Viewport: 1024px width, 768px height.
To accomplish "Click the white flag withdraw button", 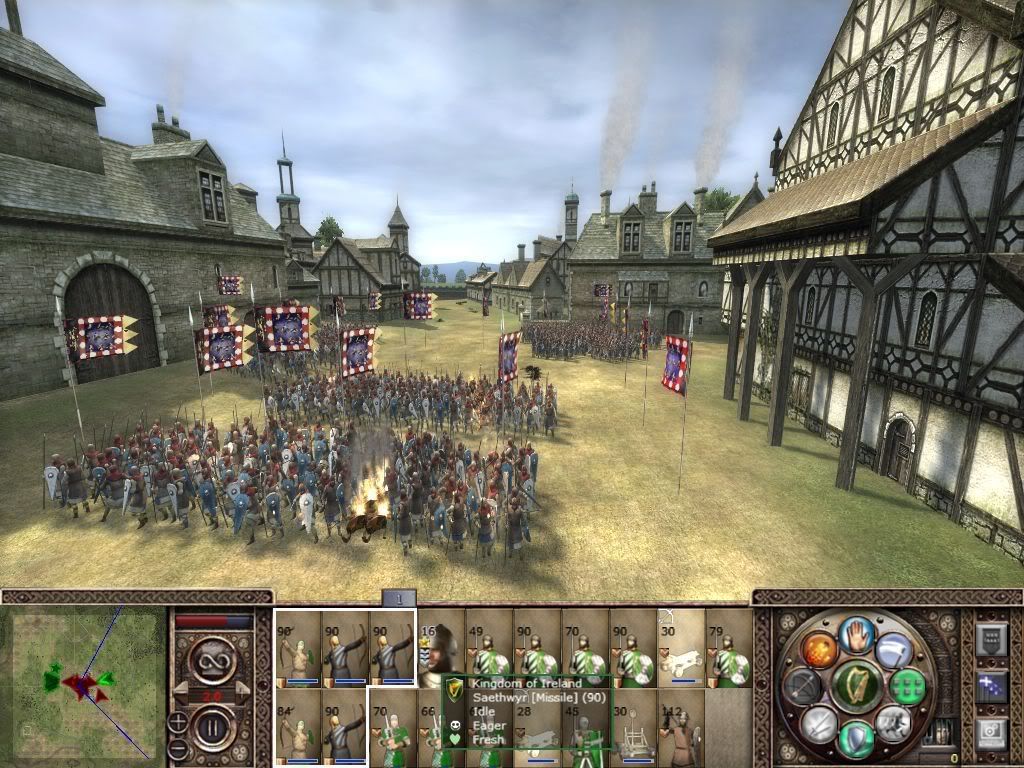I will pyautogui.click(x=894, y=650).
